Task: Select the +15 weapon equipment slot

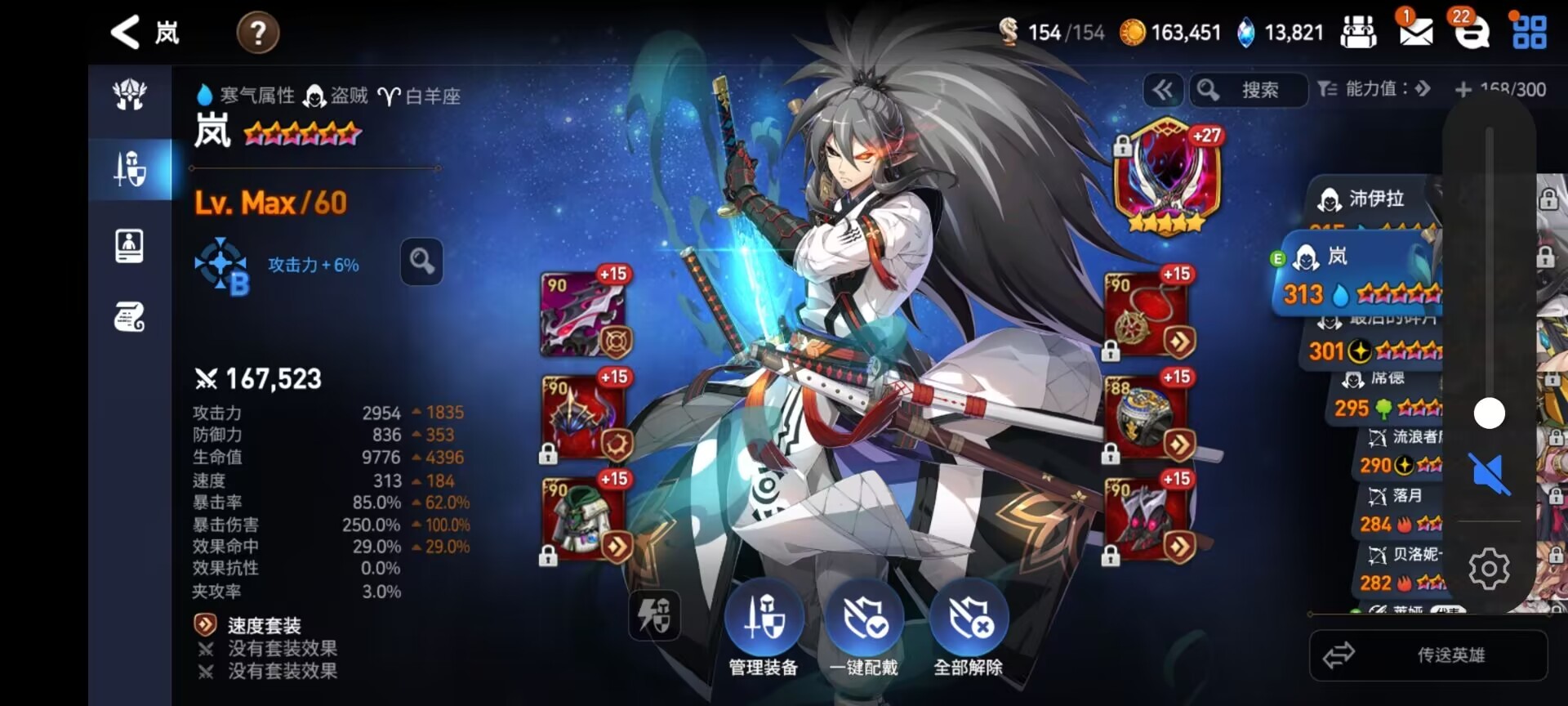Action: [x=583, y=315]
